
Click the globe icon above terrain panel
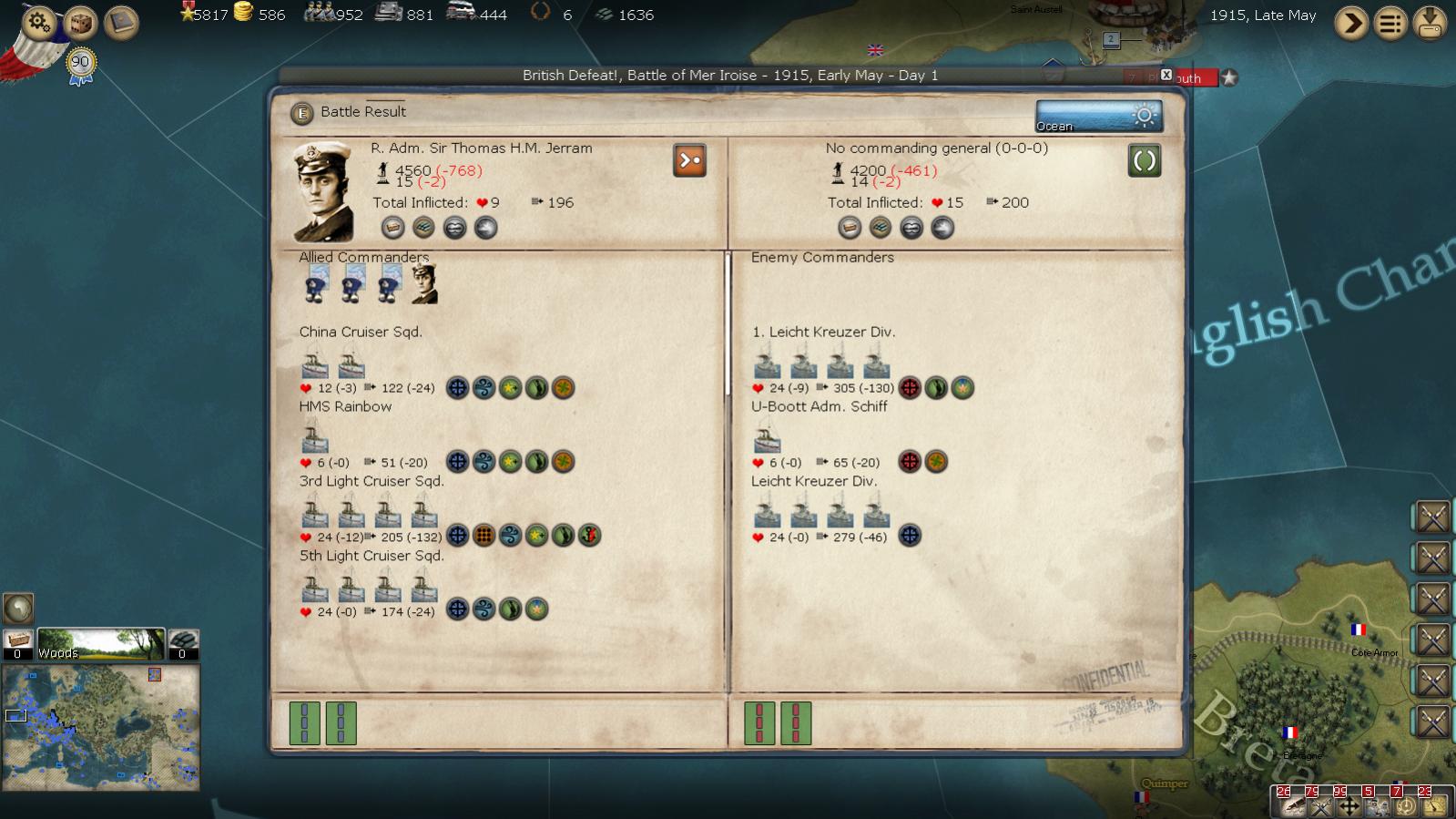coord(18,608)
